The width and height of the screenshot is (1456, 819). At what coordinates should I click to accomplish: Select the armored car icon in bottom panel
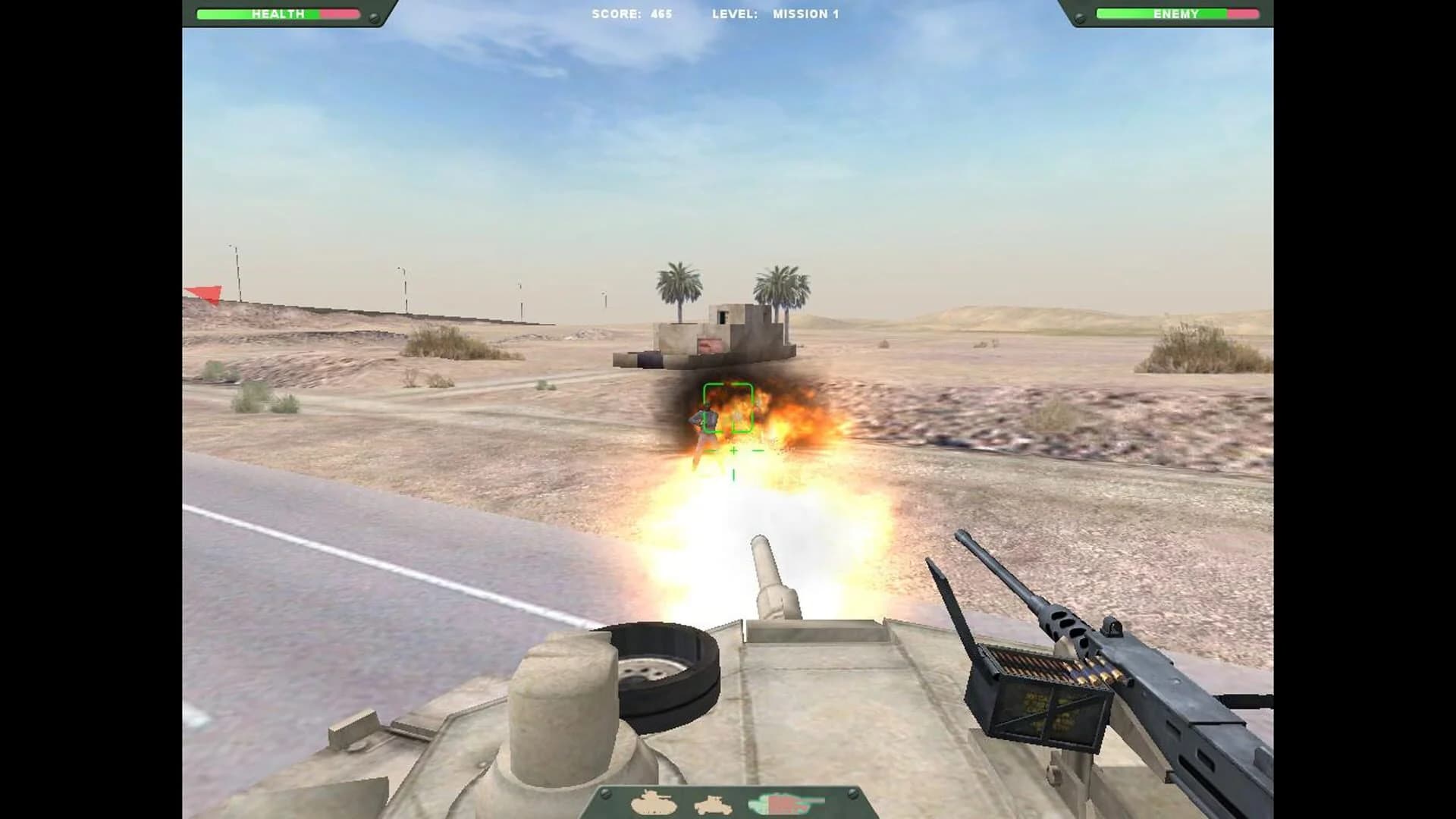point(713,805)
